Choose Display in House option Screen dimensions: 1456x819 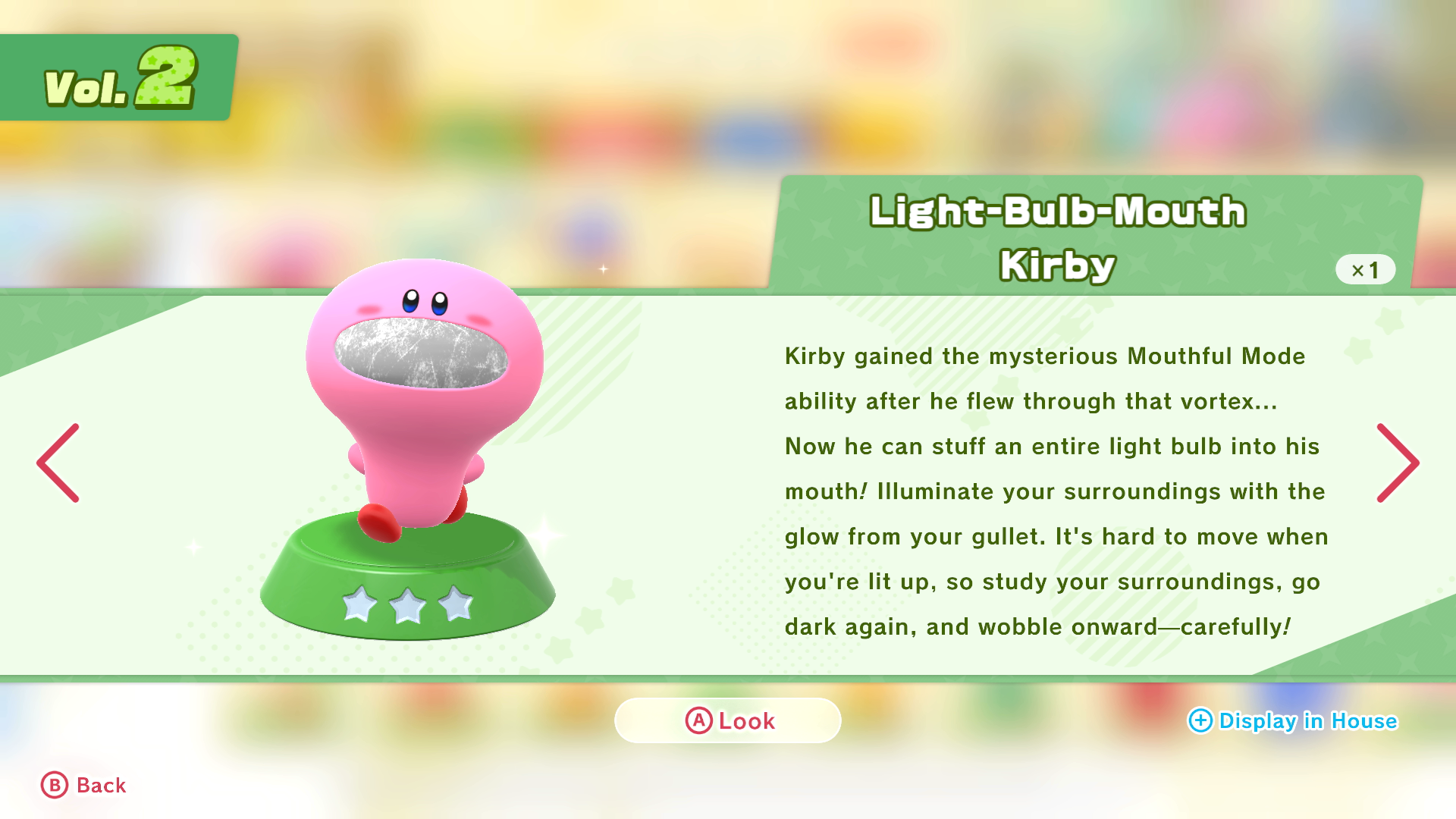point(1293,720)
